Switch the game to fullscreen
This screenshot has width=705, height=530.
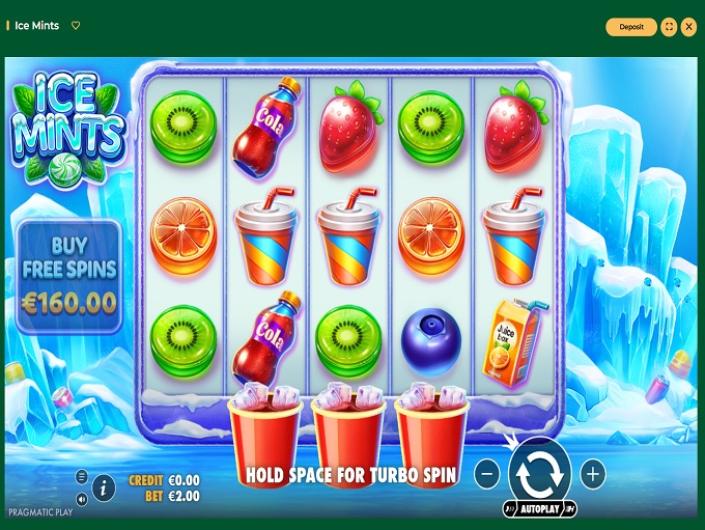click(669, 27)
